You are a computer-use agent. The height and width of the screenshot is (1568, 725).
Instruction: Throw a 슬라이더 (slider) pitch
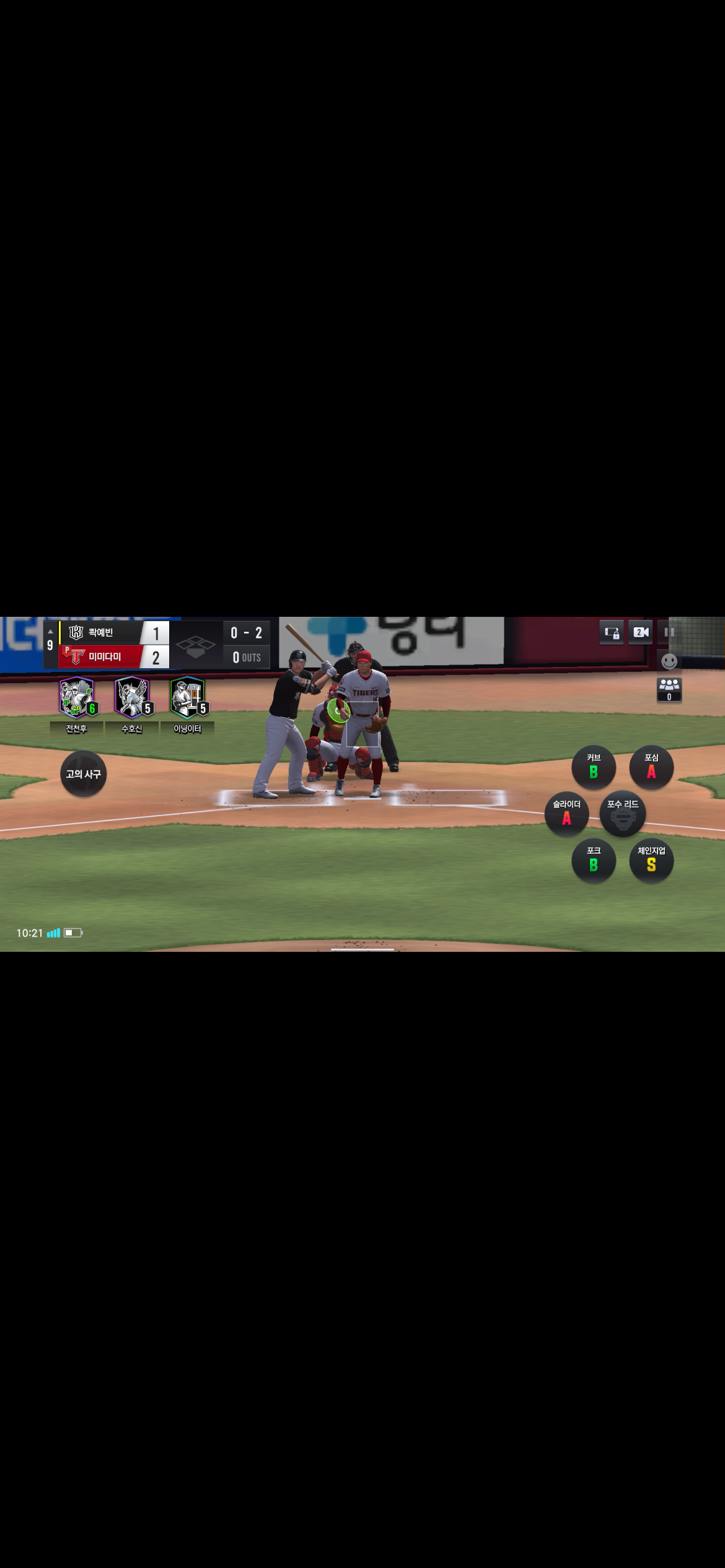coord(566,814)
